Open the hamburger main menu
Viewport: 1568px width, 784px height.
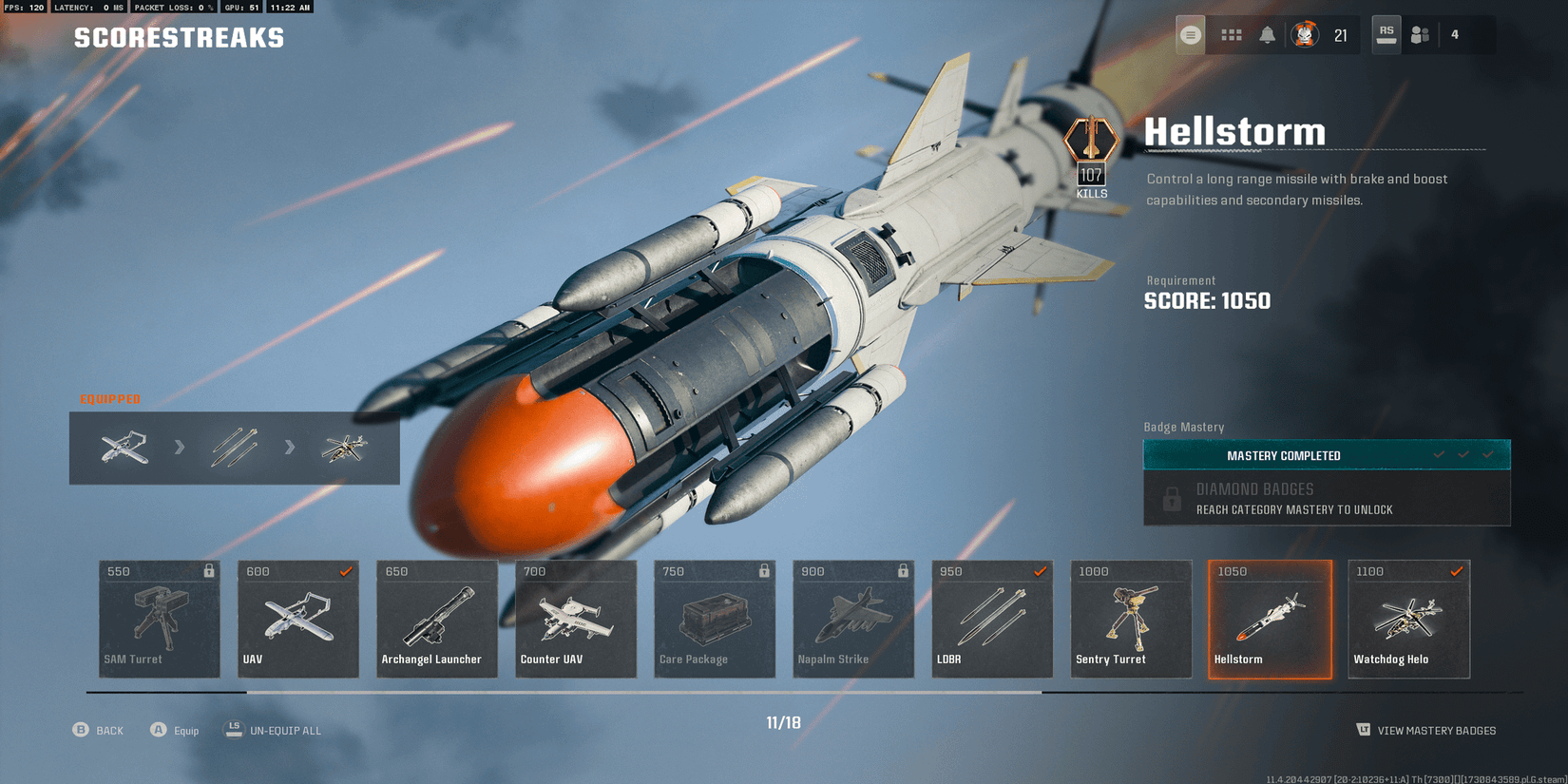pyautogui.click(x=1189, y=34)
